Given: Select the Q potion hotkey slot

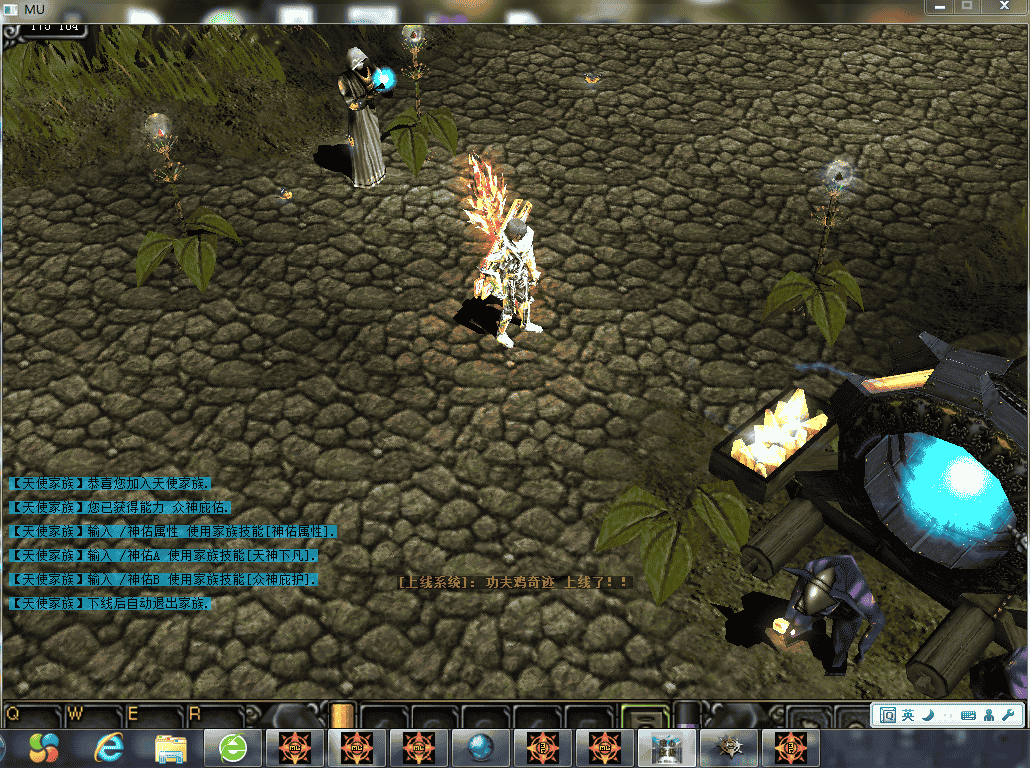Looking at the screenshot, I should pos(30,715).
